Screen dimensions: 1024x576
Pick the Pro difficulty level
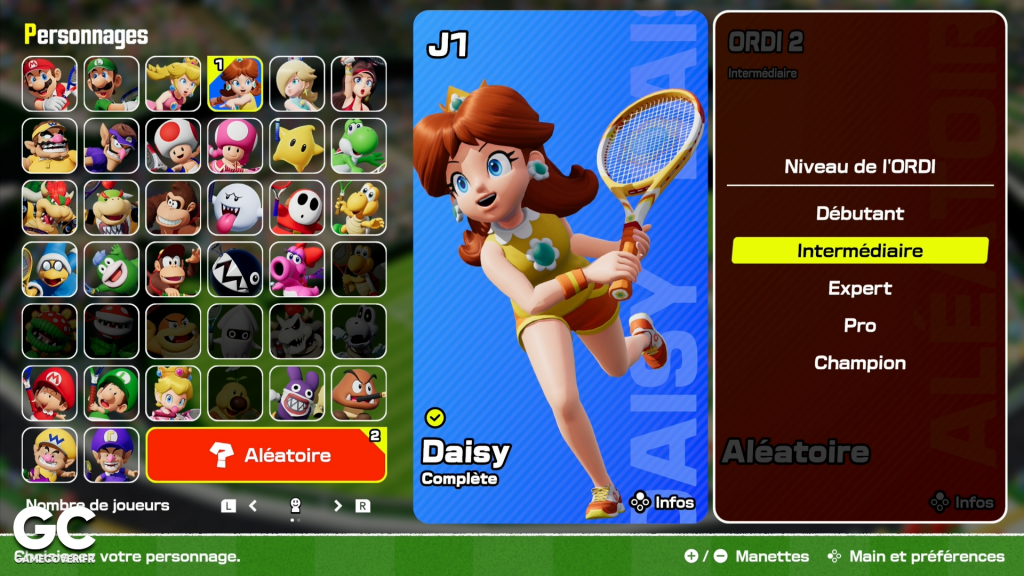(x=859, y=326)
